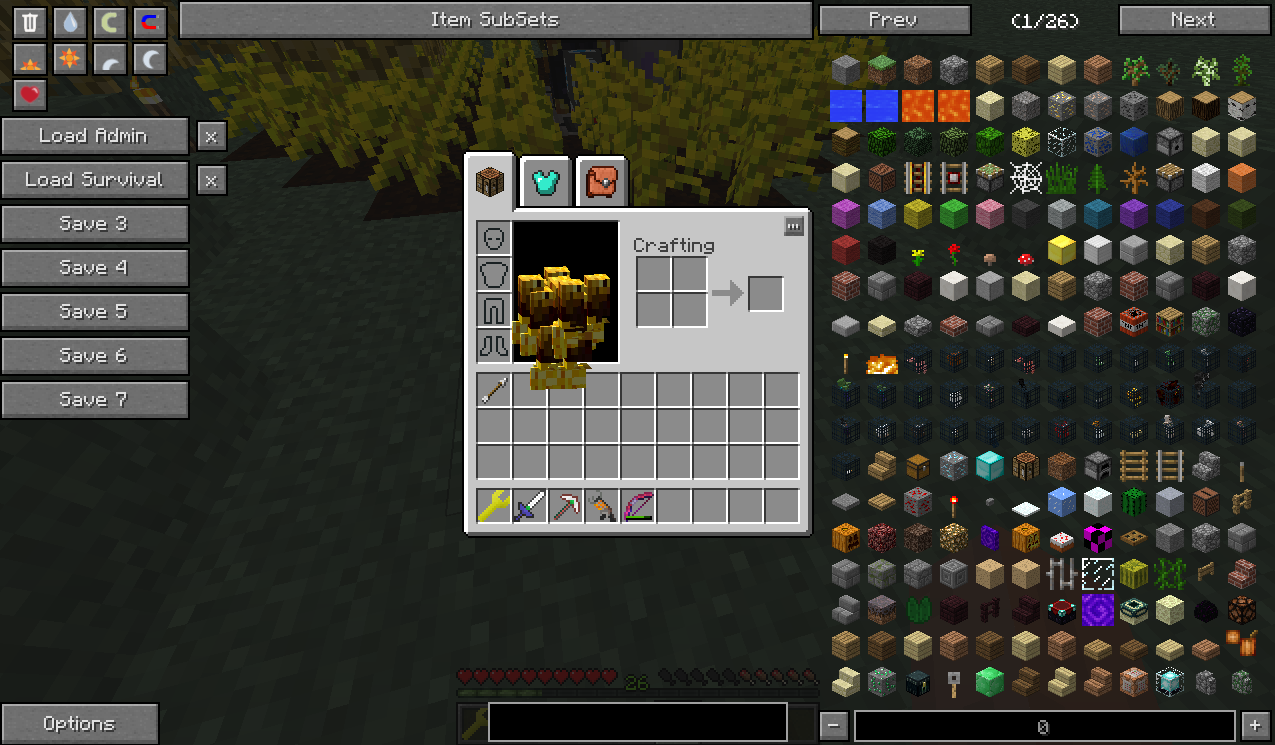Open the NEI Options menu
Screen dimensions: 1275x745
click(79, 724)
